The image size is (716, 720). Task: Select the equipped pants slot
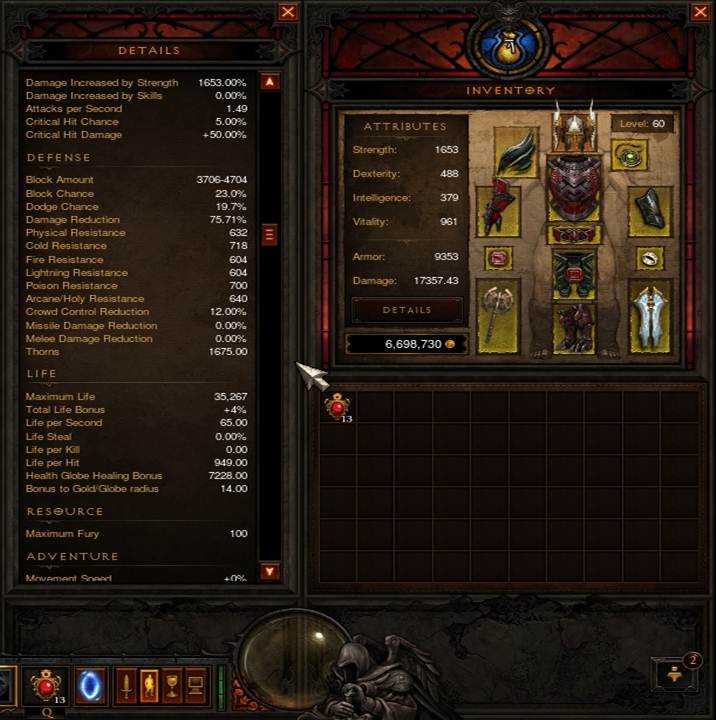[x=574, y=274]
